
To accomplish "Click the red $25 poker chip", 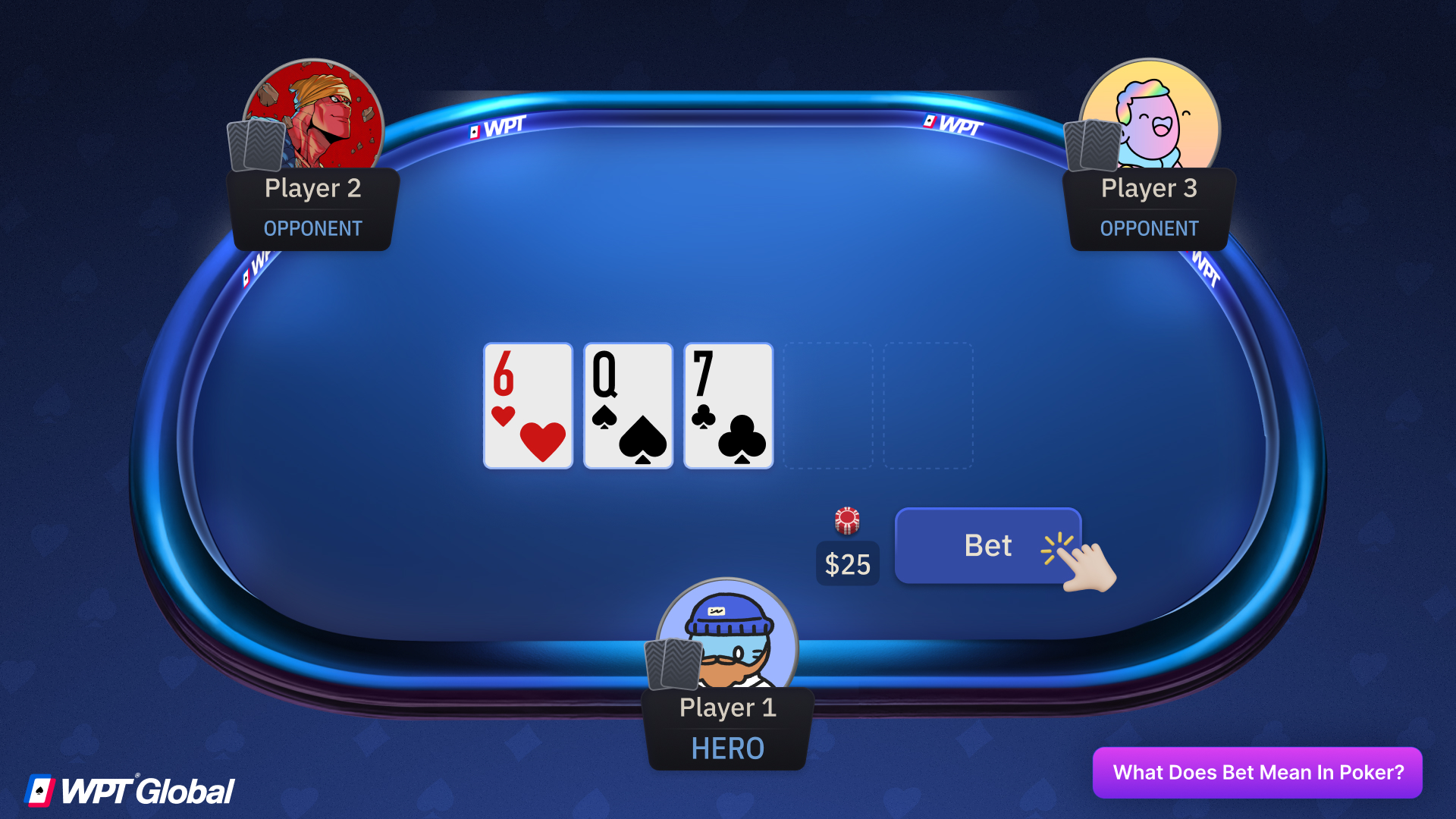I will coord(847,519).
